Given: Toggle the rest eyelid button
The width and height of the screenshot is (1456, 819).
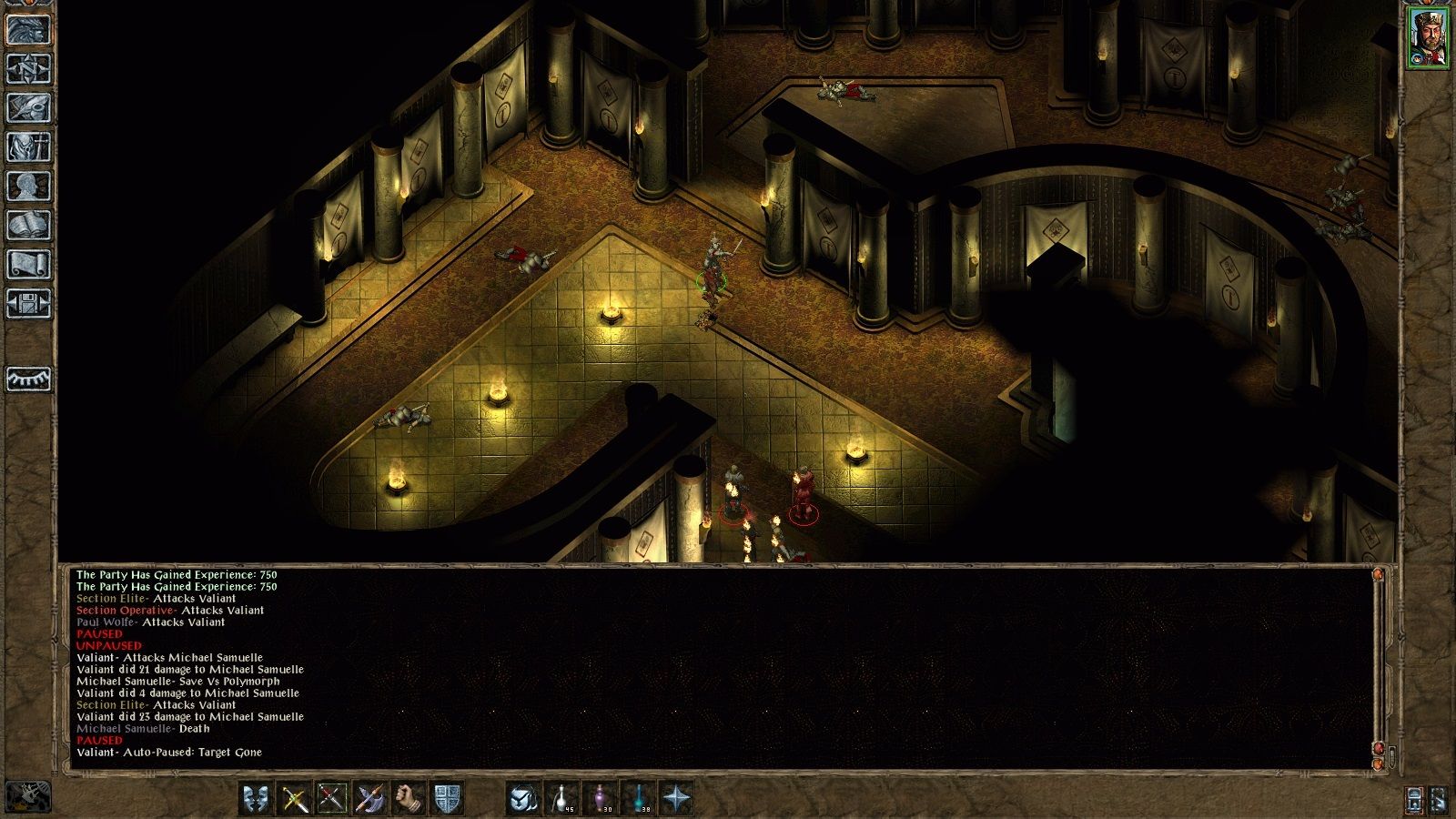Looking at the screenshot, I should pos(28,379).
